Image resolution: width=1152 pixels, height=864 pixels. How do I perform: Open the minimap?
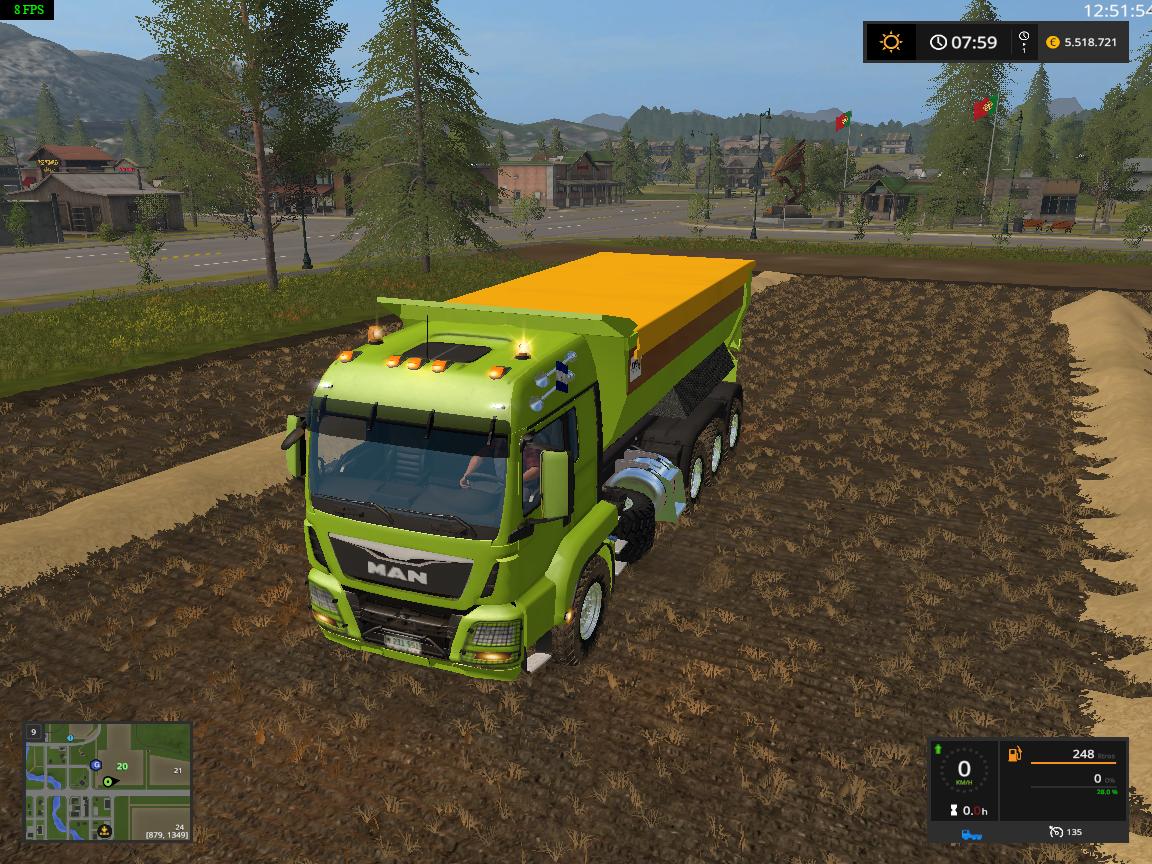pyautogui.click(x=108, y=781)
